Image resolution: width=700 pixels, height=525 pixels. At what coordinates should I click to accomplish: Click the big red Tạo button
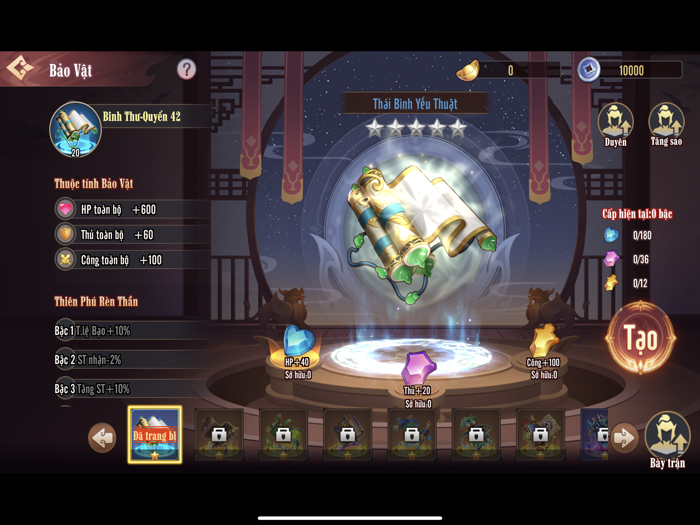640,337
